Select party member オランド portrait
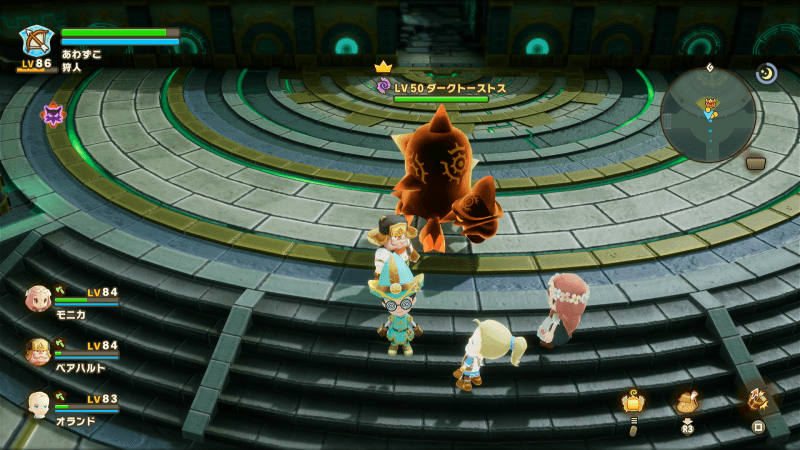The height and width of the screenshot is (450, 800). click(x=39, y=404)
